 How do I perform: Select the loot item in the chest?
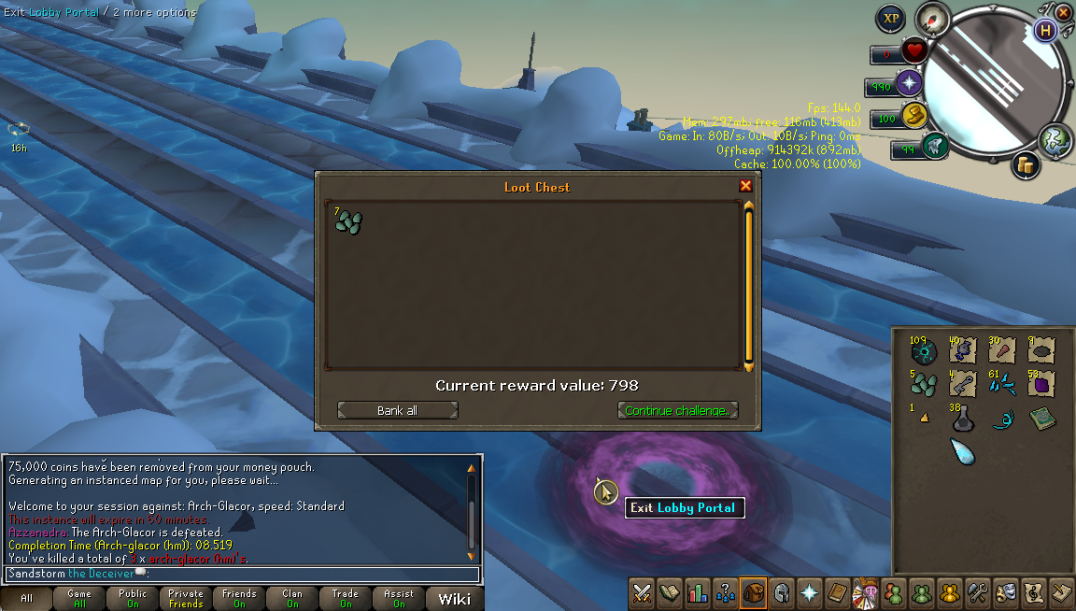click(348, 222)
